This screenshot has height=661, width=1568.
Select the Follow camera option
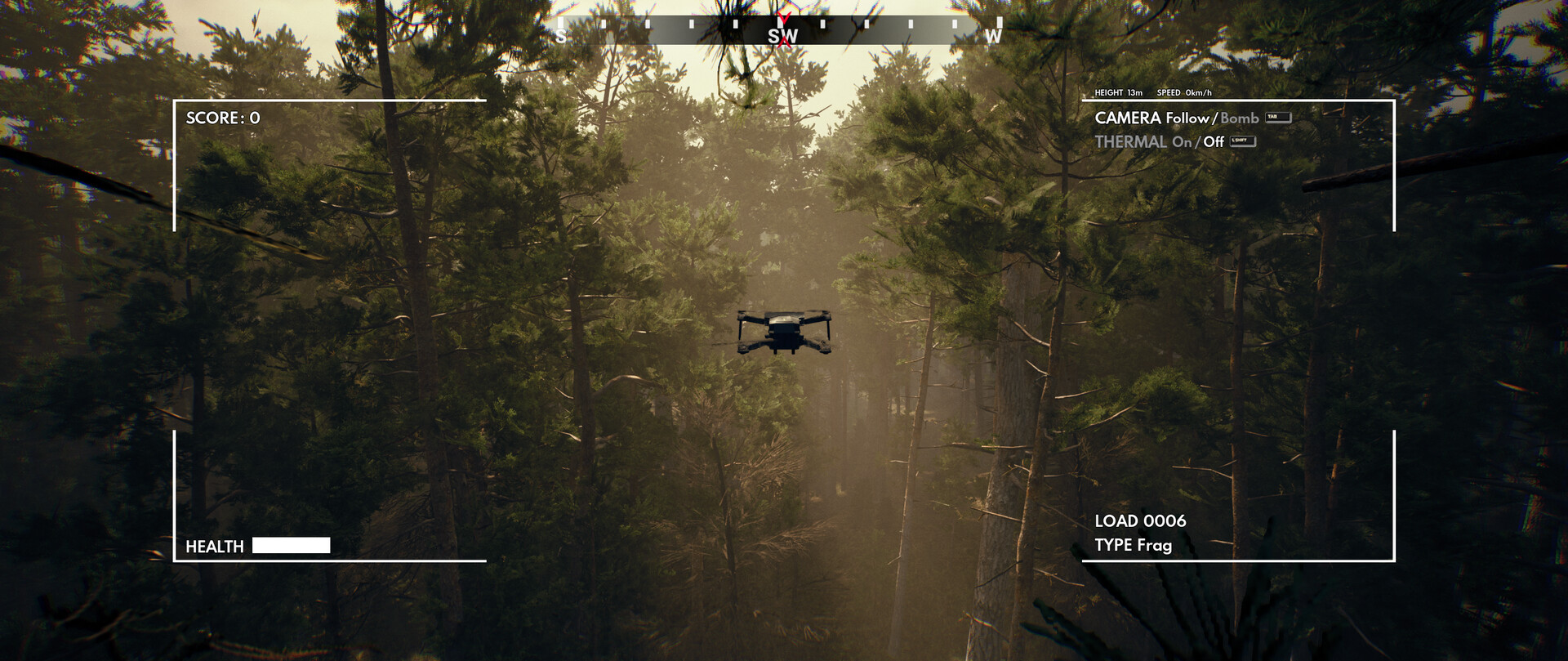(x=1187, y=118)
